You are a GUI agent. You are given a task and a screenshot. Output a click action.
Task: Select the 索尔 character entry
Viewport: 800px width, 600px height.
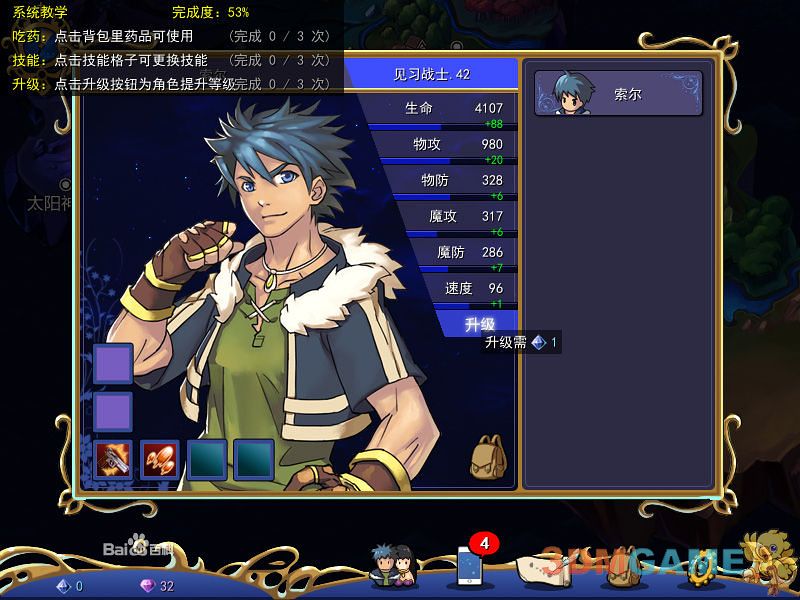pos(618,94)
